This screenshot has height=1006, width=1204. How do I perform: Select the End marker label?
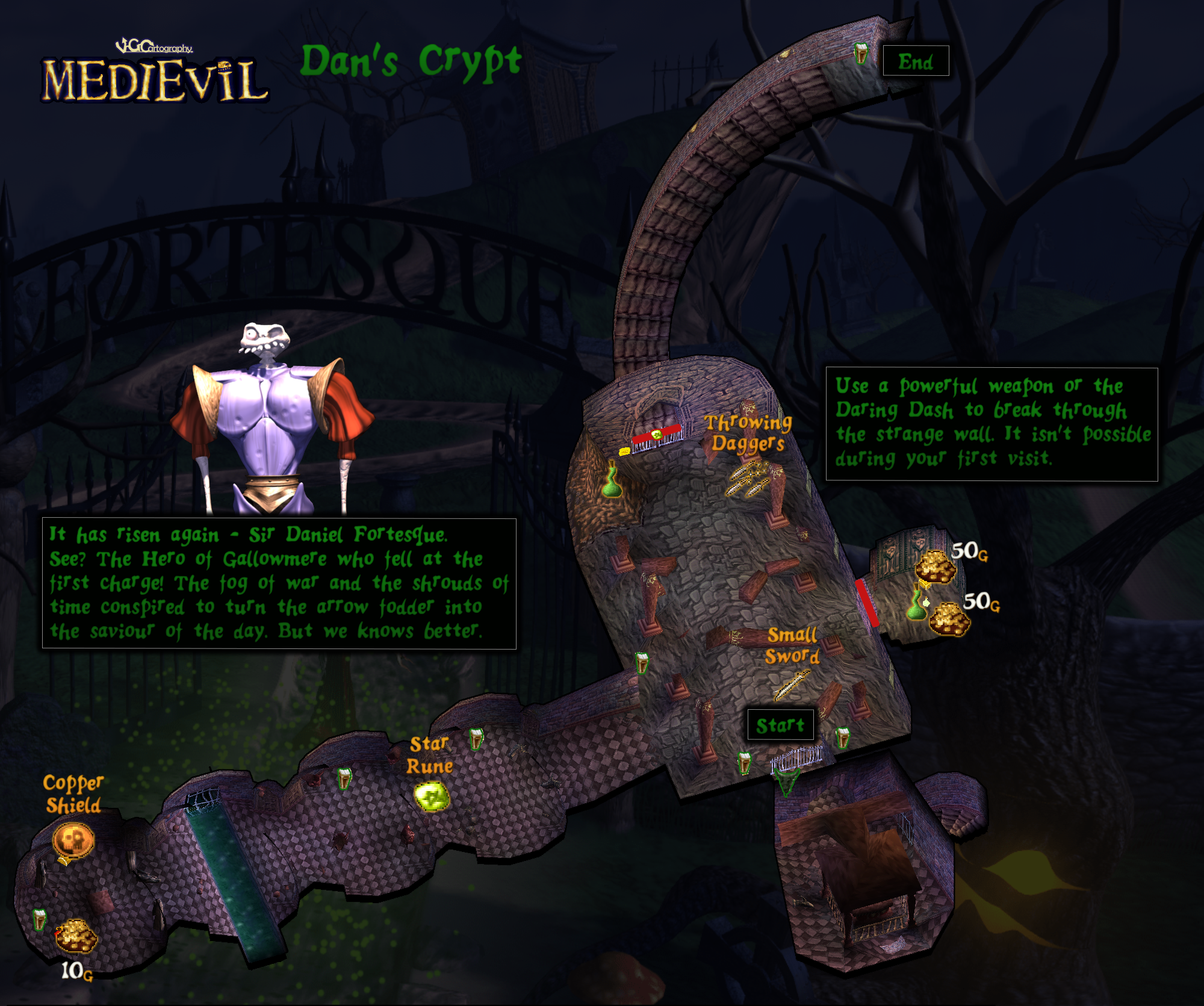916,61
